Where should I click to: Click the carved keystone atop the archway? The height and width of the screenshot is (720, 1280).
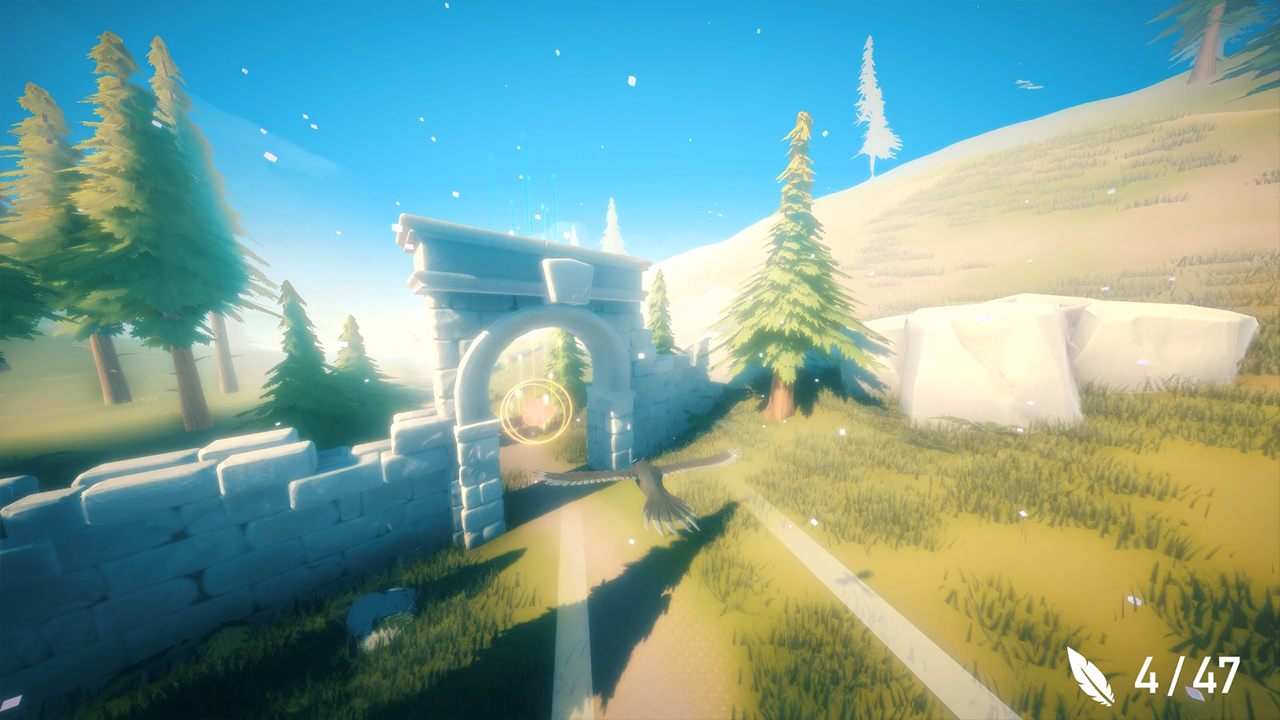point(566,280)
